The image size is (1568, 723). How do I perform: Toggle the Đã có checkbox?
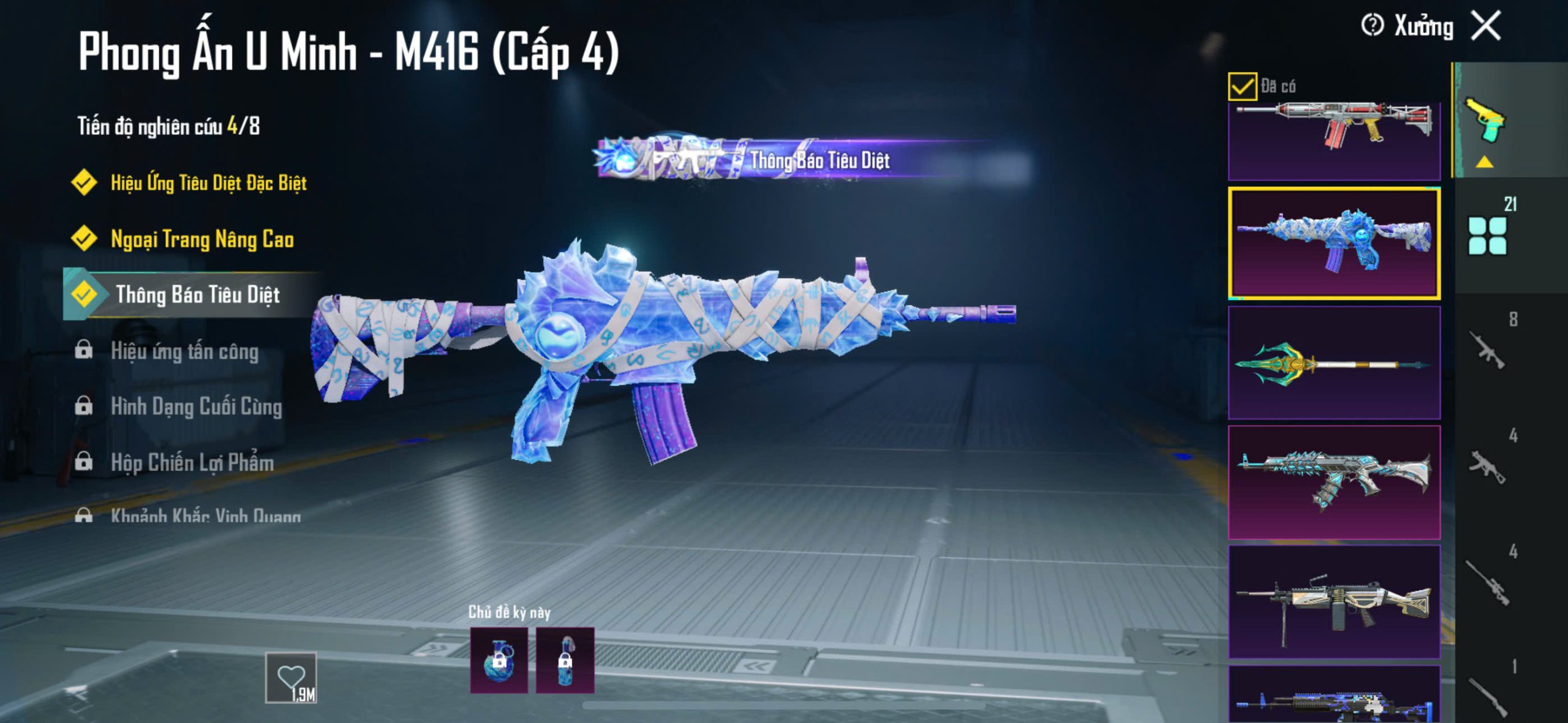tap(1242, 86)
